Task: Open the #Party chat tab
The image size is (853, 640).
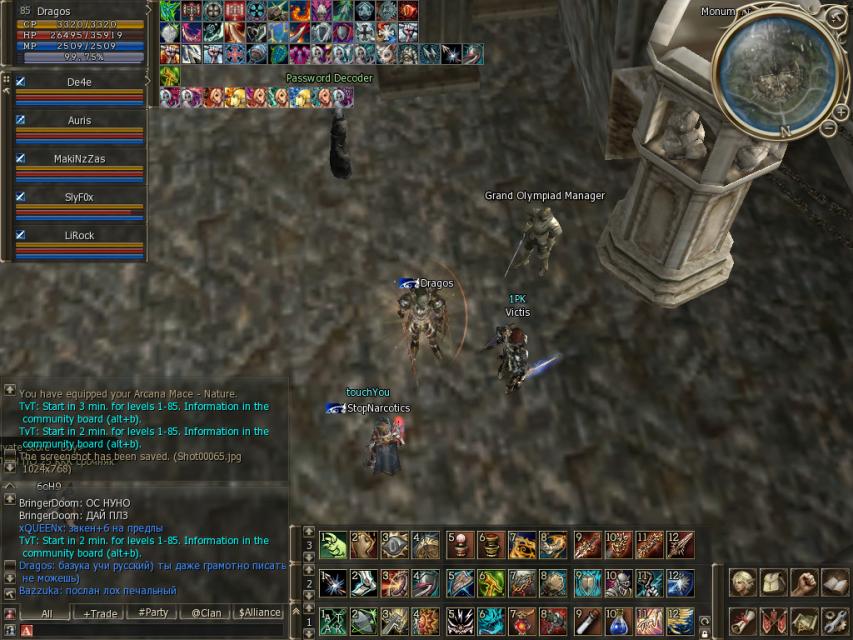Action: pyautogui.click(x=154, y=613)
